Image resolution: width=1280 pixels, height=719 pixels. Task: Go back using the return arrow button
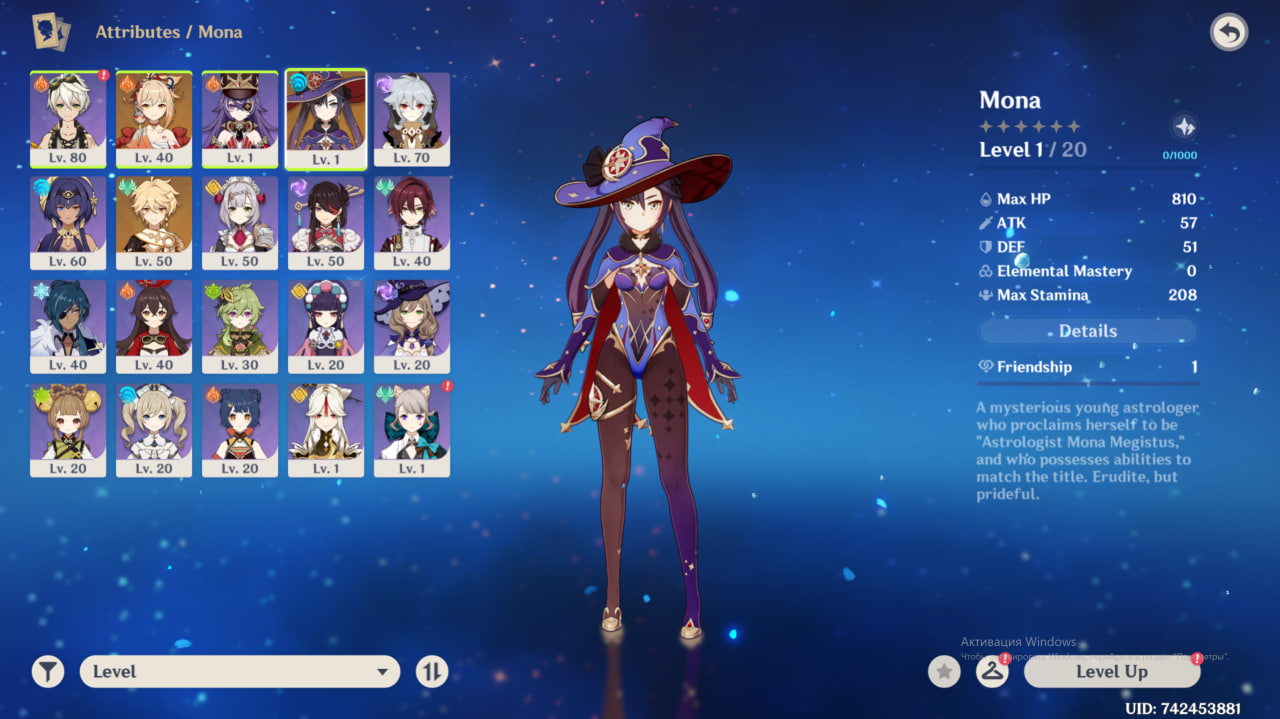[1229, 33]
